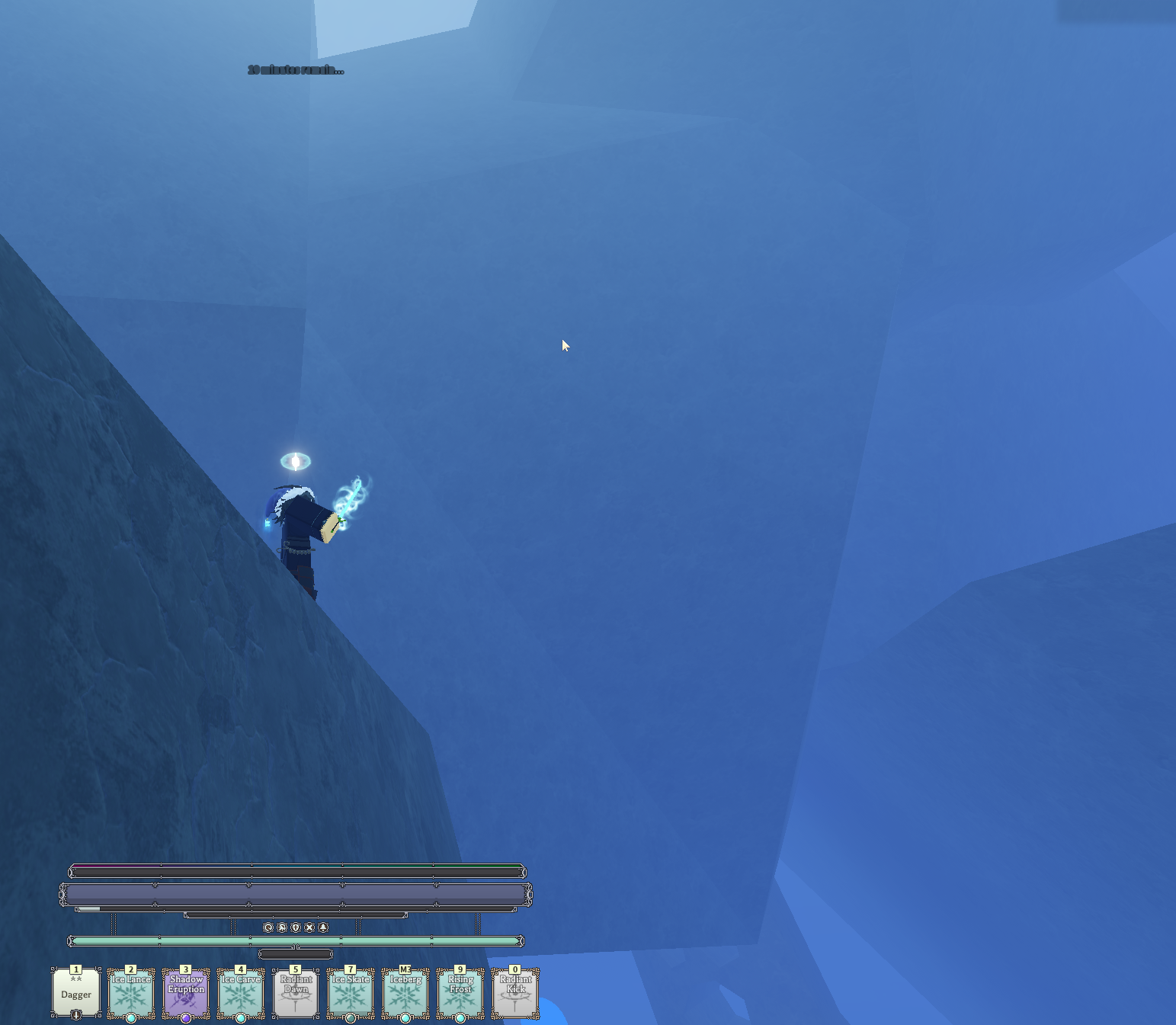Click the Iceberg ability slot
This screenshot has width=1176, height=1025.
405,993
